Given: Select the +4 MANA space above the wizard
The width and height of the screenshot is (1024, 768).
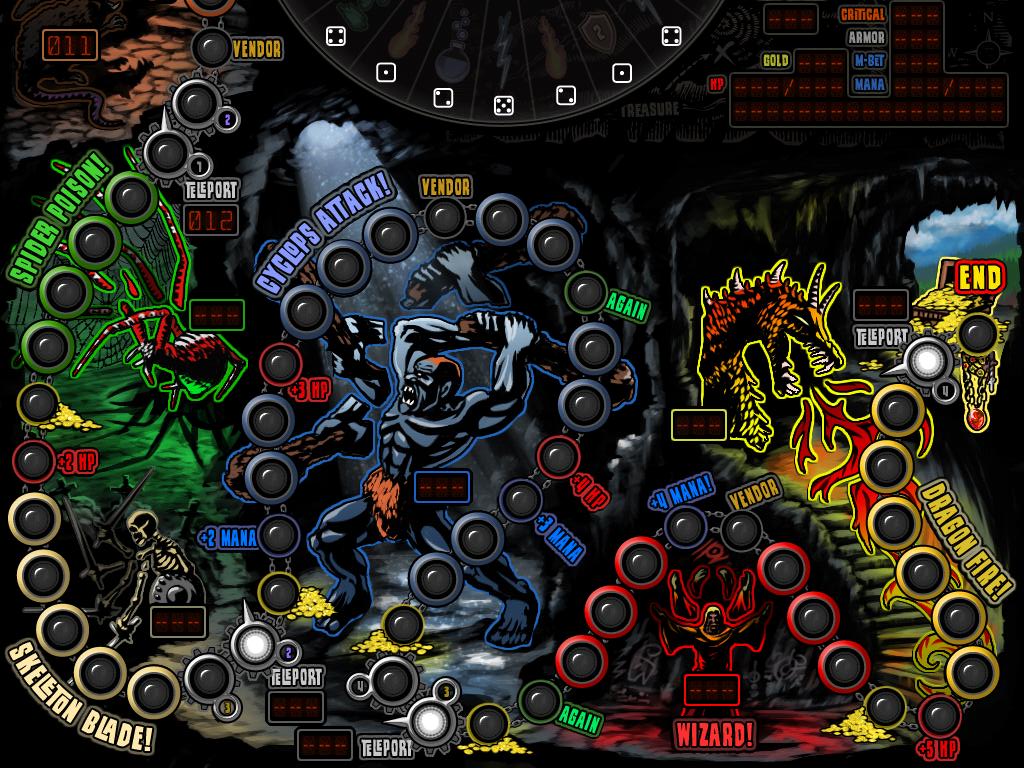Looking at the screenshot, I should tap(686, 526).
